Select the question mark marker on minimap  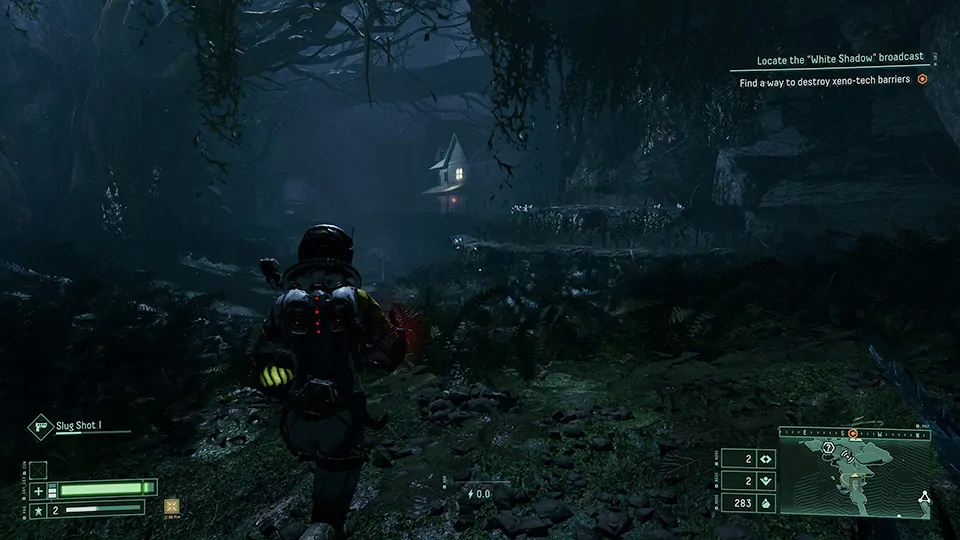coord(829,448)
